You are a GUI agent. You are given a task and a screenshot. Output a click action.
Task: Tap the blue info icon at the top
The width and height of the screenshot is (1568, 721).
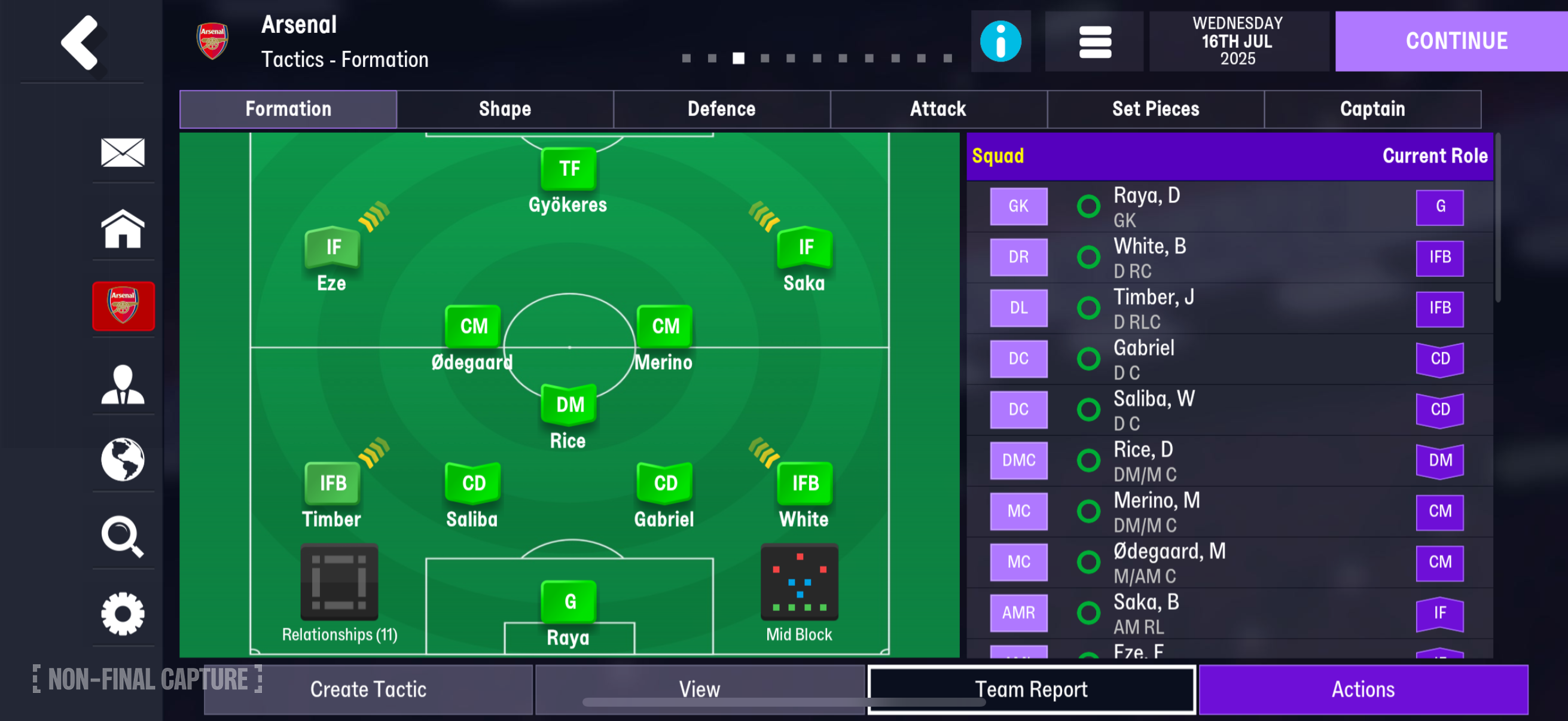click(1000, 41)
